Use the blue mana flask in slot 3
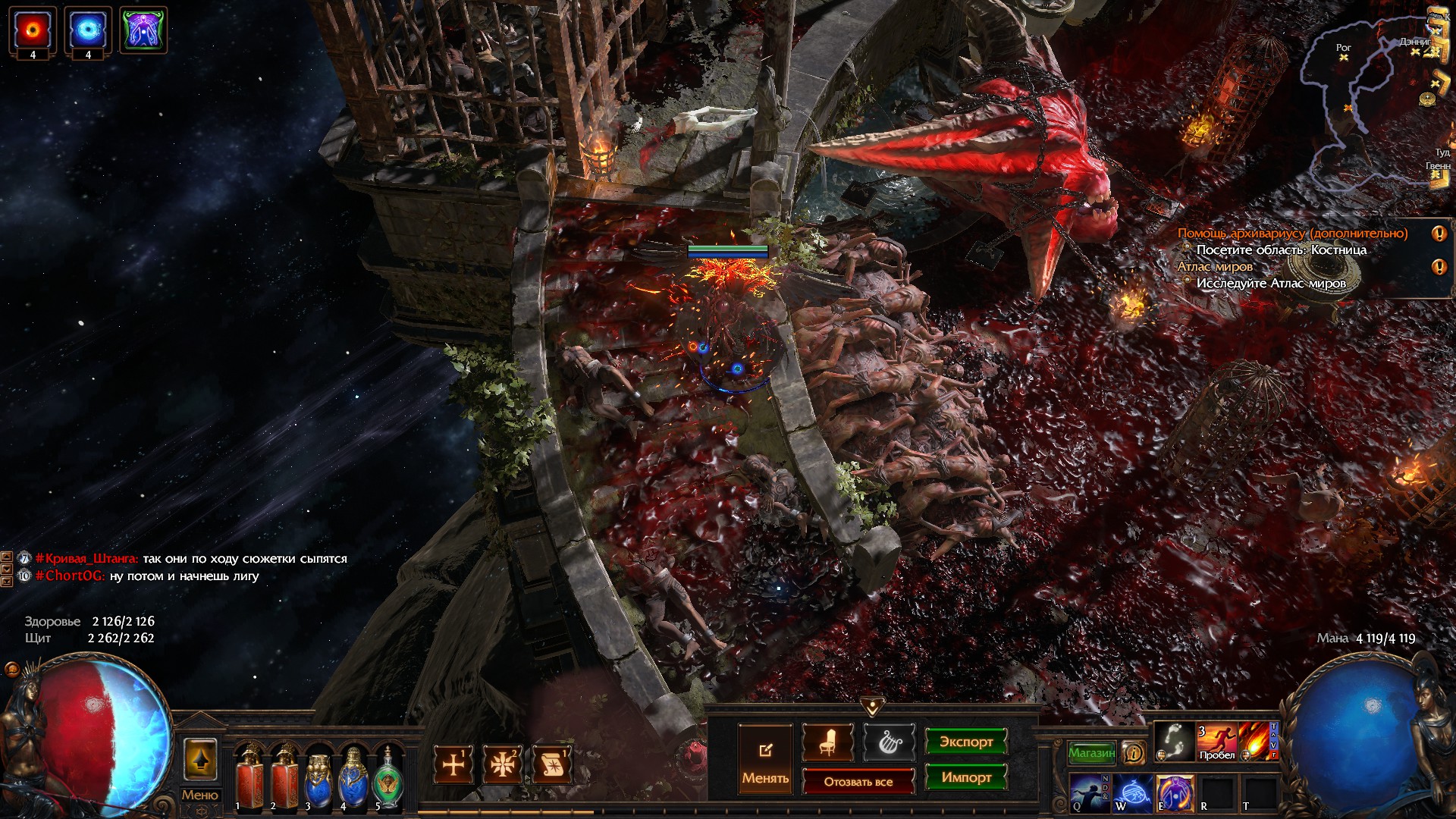Screen dimensions: 1456x819 [x=318, y=778]
